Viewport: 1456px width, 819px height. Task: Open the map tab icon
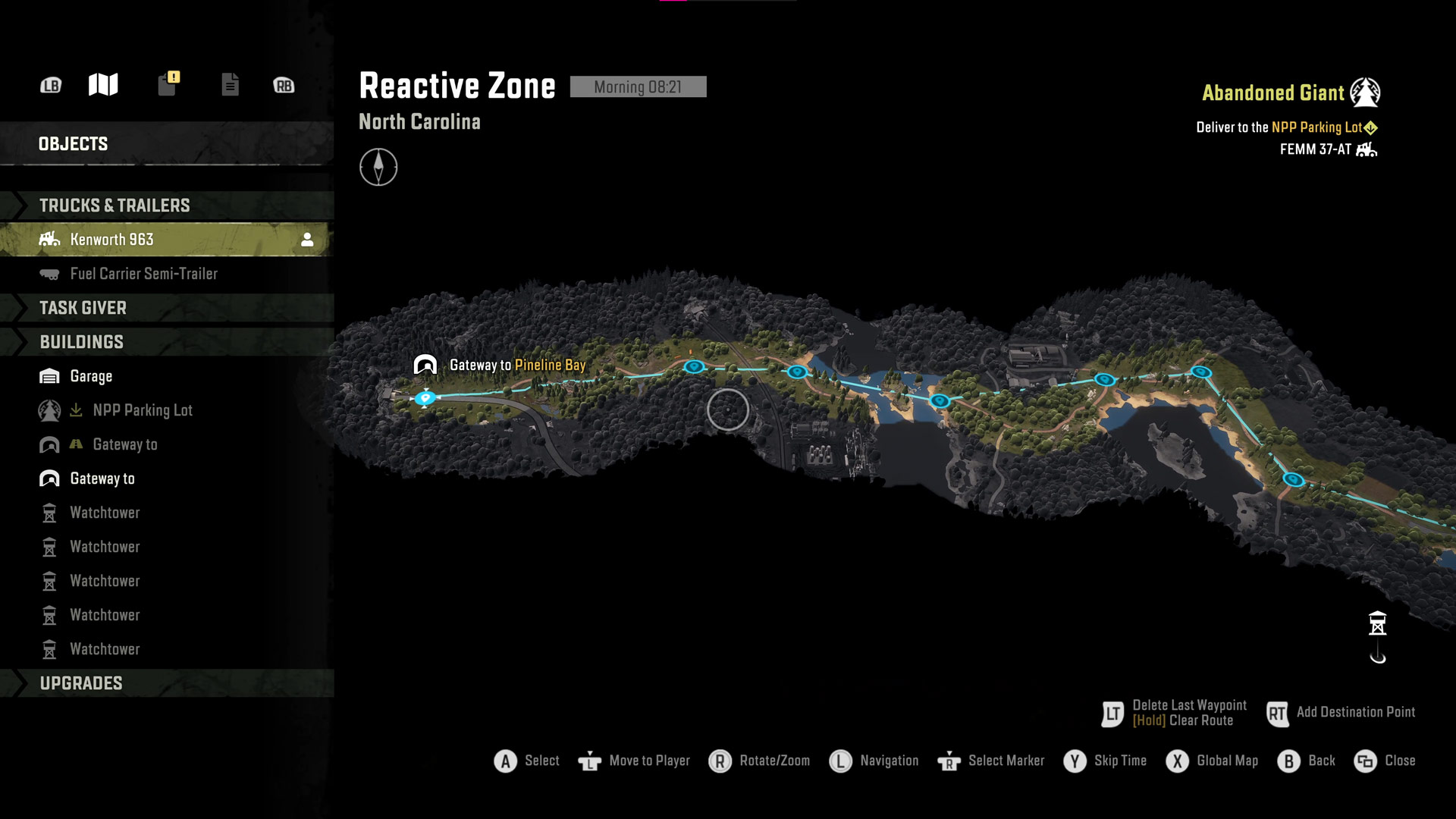(103, 85)
